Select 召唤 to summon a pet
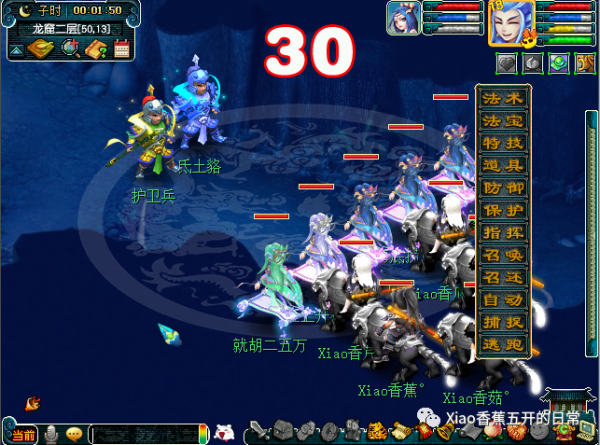Screen dimensions: 600x445 click(503, 256)
